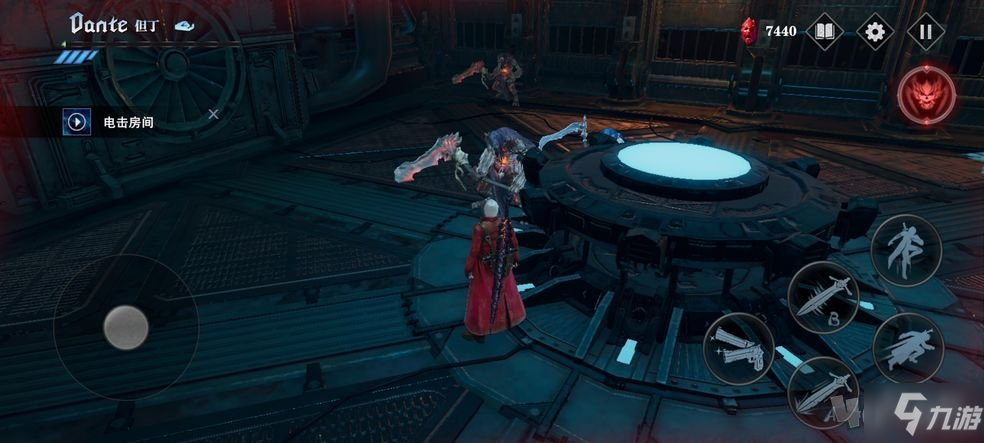Viewport: 984px width, 443px height.
Task: Tap the virtual joystick knob
Action: coord(127,326)
